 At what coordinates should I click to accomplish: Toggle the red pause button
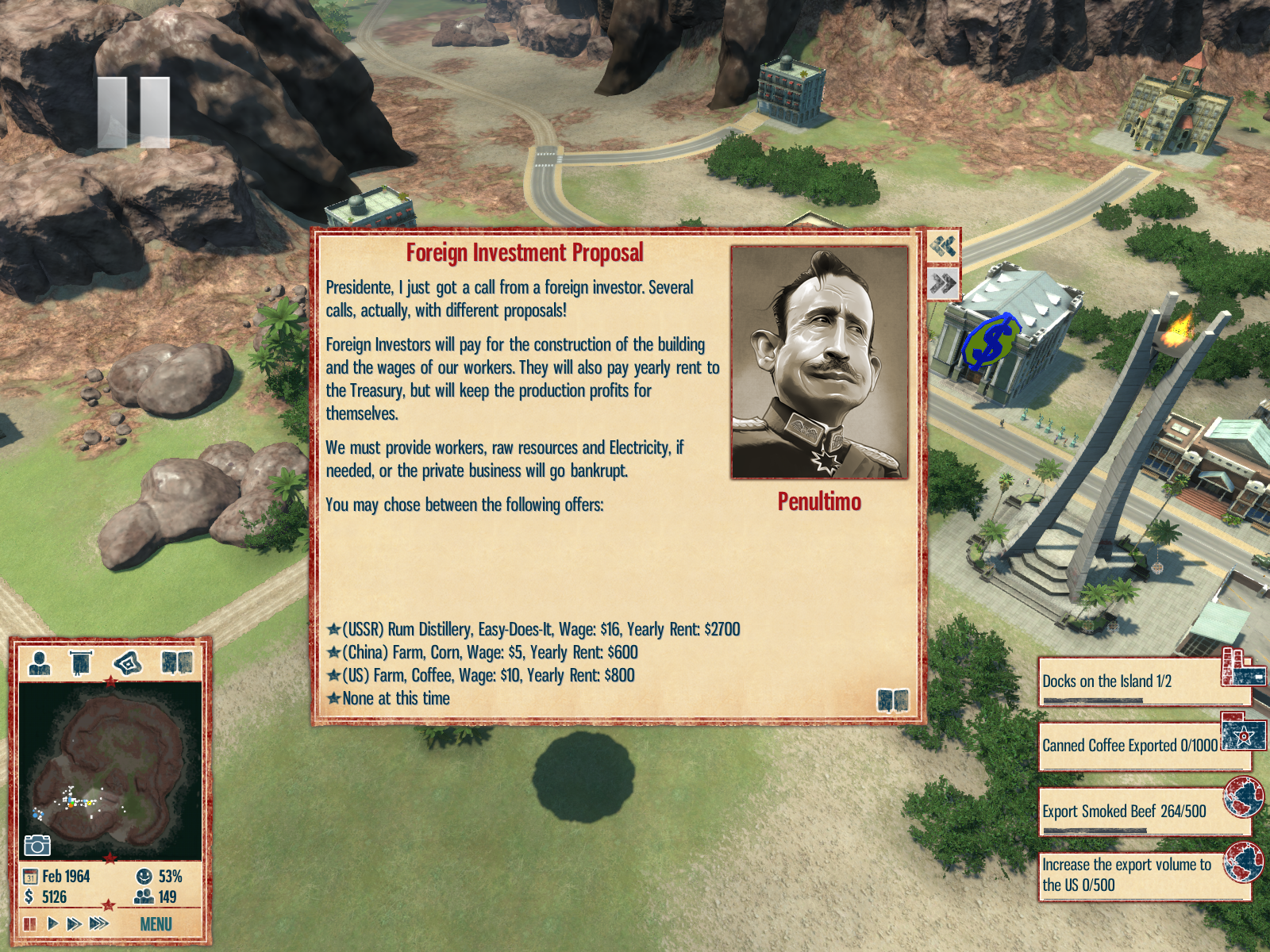30,924
